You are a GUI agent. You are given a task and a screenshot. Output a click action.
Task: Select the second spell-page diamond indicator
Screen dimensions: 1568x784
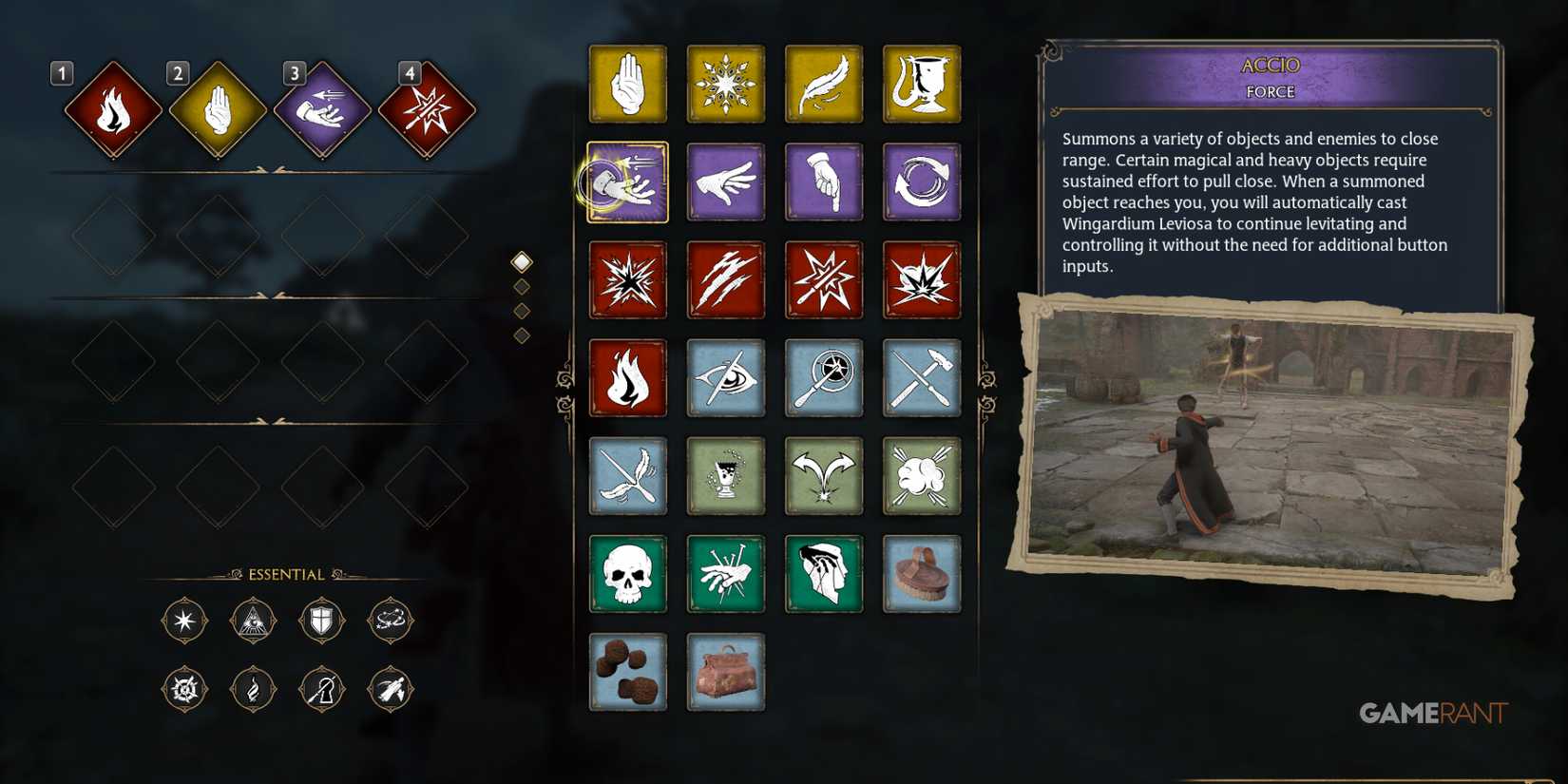click(x=520, y=283)
